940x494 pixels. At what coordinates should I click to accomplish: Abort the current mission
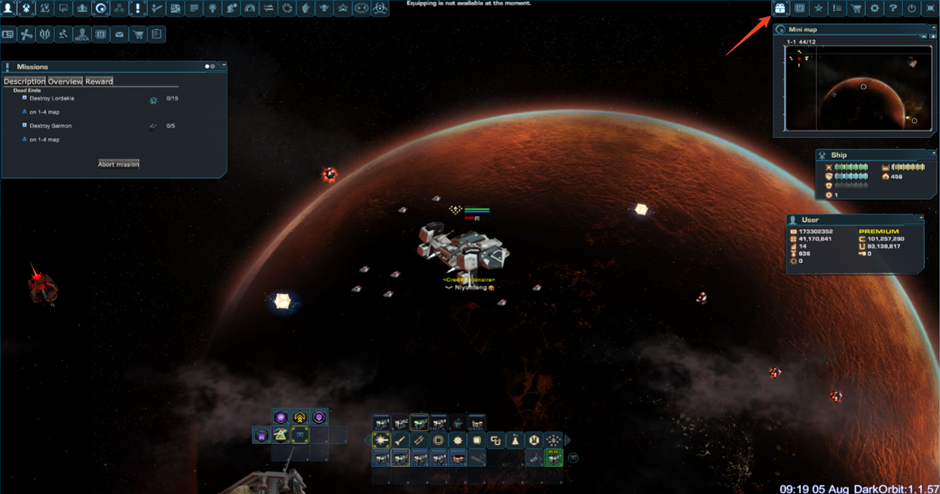(x=118, y=164)
